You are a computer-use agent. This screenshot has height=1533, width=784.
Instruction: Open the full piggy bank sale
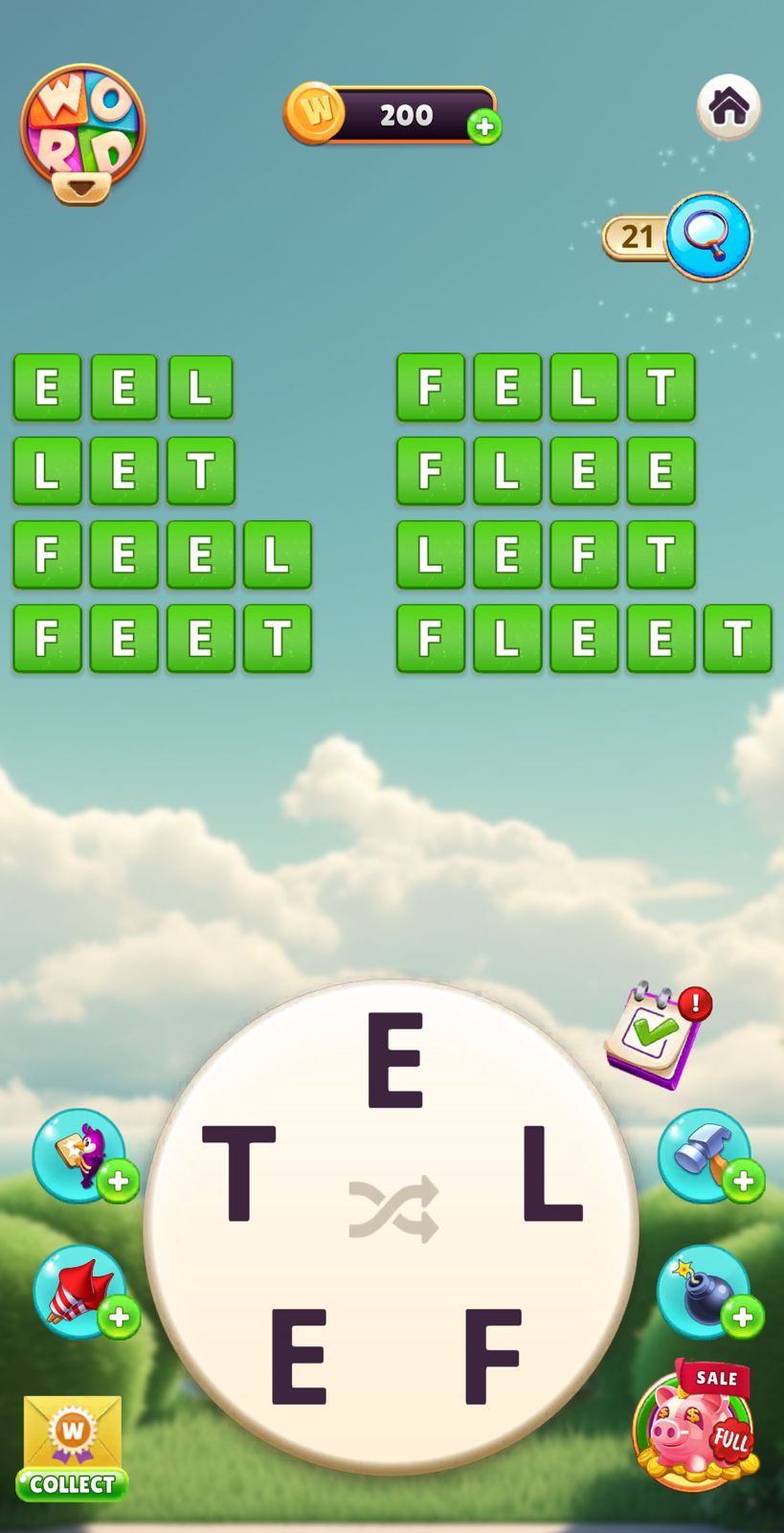(696, 1427)
